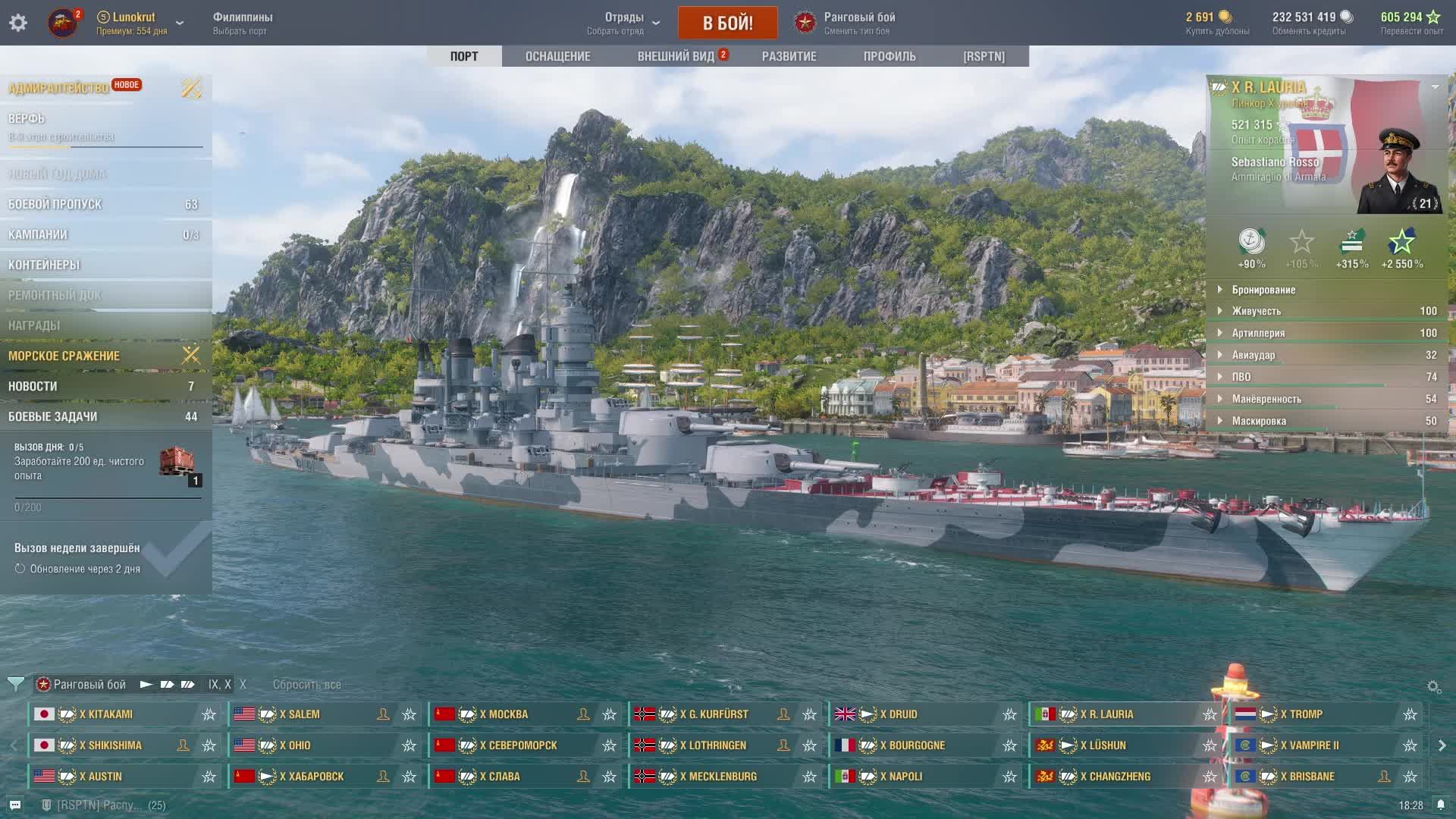Open the settings gear icon
This screenshot has height=819, width=1456.
18,23
